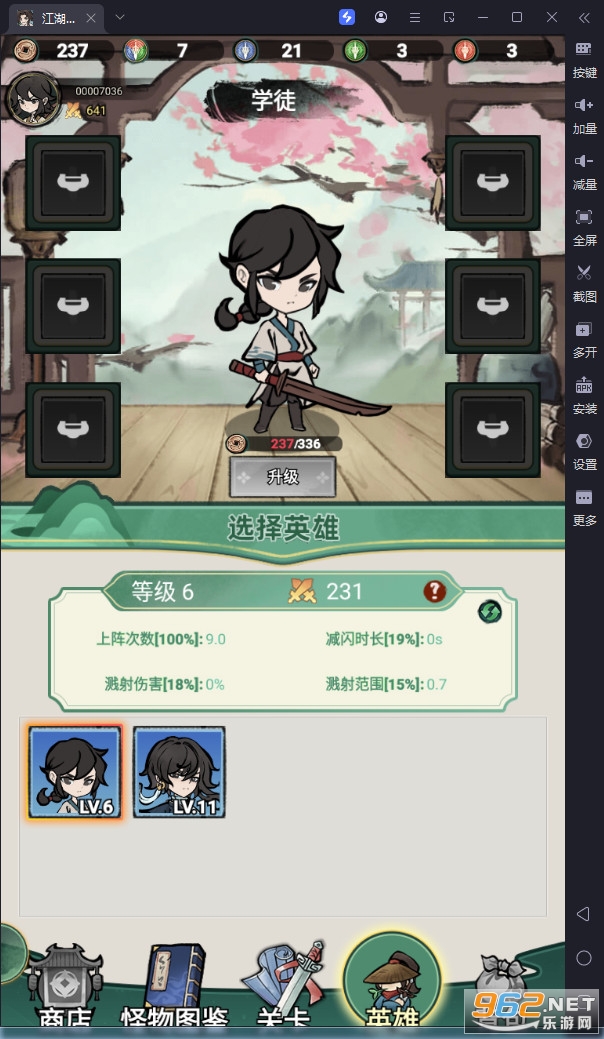604x1039 pixels.
Task: Tap the green refresh icon on stats panel
Action: [x=489, y=611]
